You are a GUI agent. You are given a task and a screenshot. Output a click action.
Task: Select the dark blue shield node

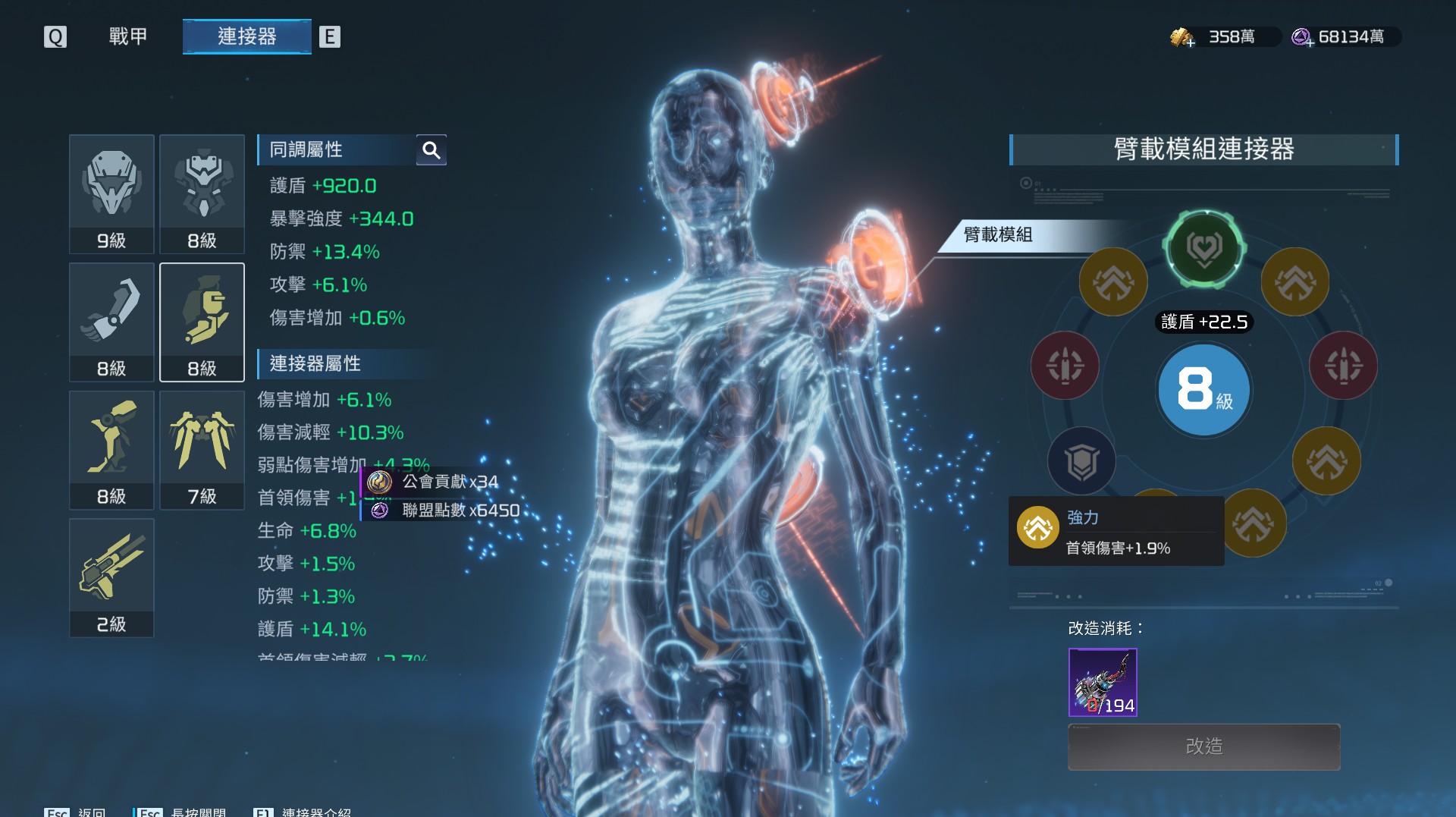point(1081,460)
